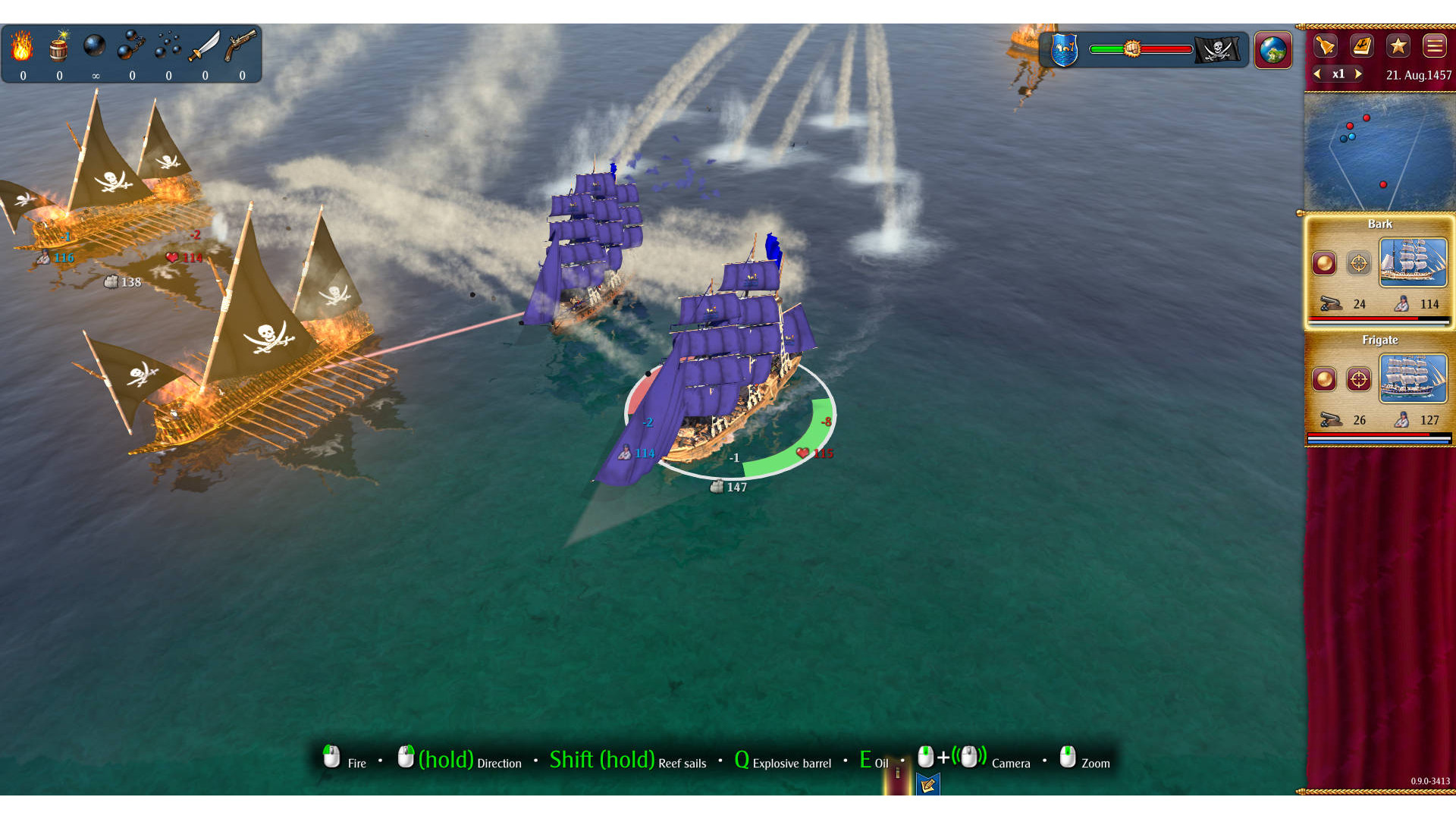This screenshot has height=819, width=1456.
Task: Open the blue banner notes icon
Action: click(x=927, y=785)
